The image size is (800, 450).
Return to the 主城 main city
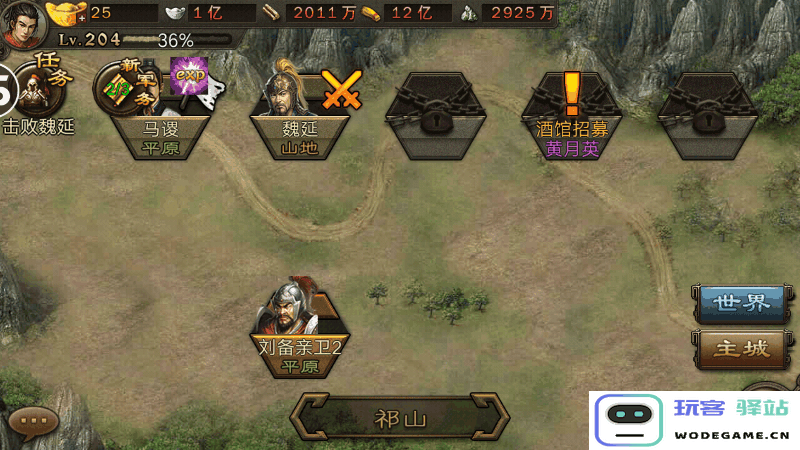[740, 348]
